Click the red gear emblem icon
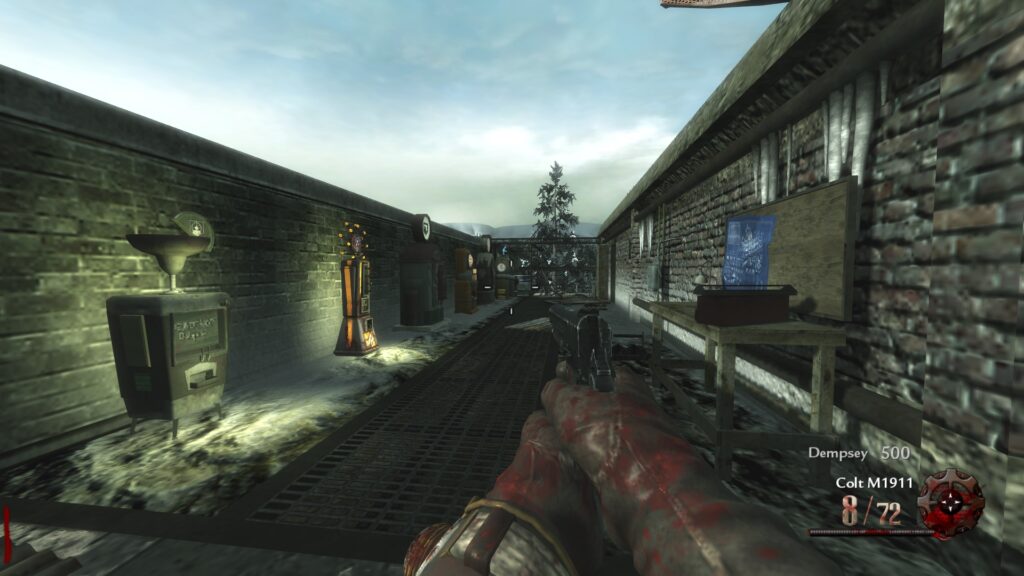Viewport: 1024px width, 576px height. tap(950, 501)
